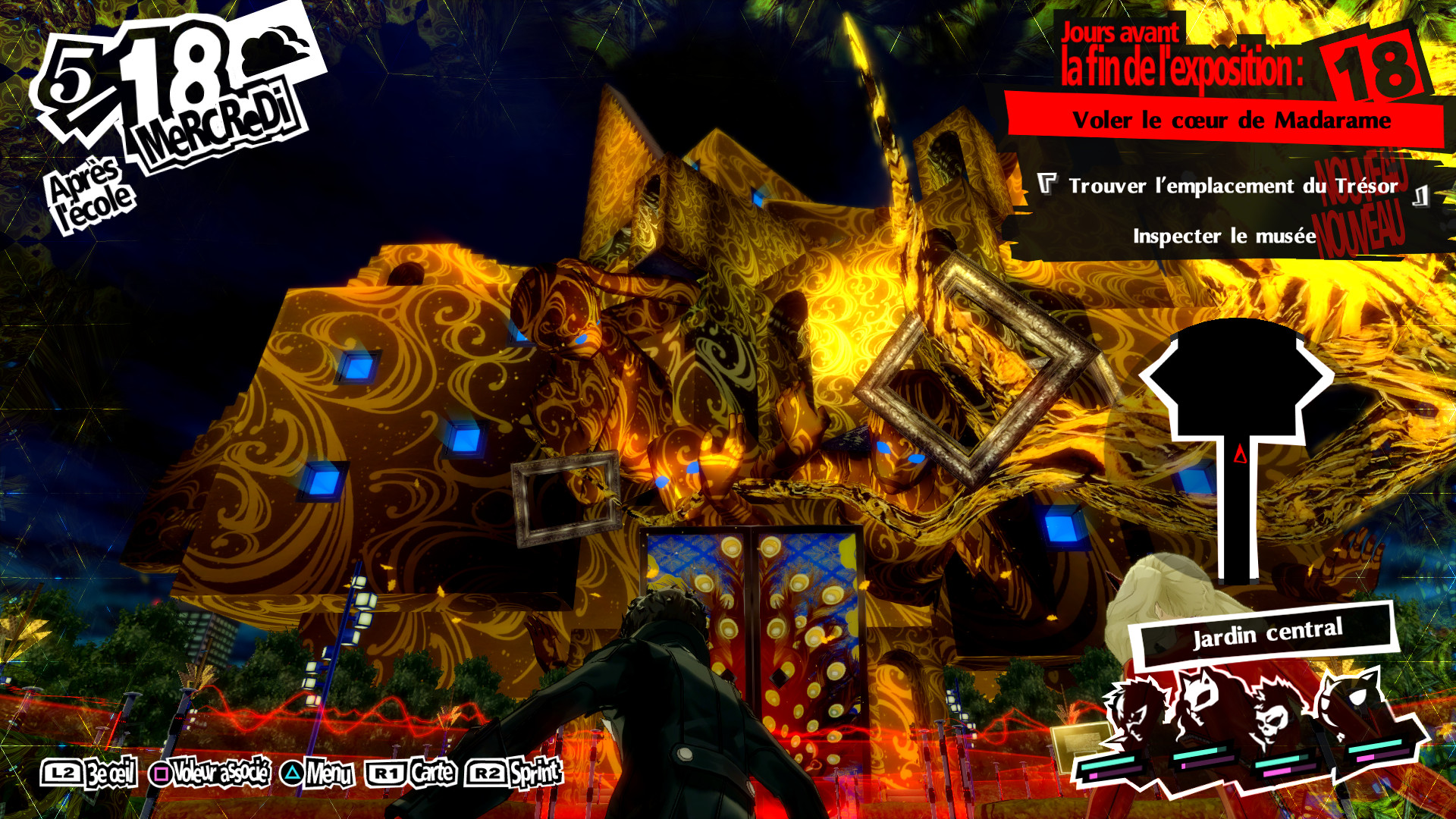The height and width of the screenshot is (819, 1456).
Task: Click the "Jardin central" location label
Action: (x=1266, y=632)
